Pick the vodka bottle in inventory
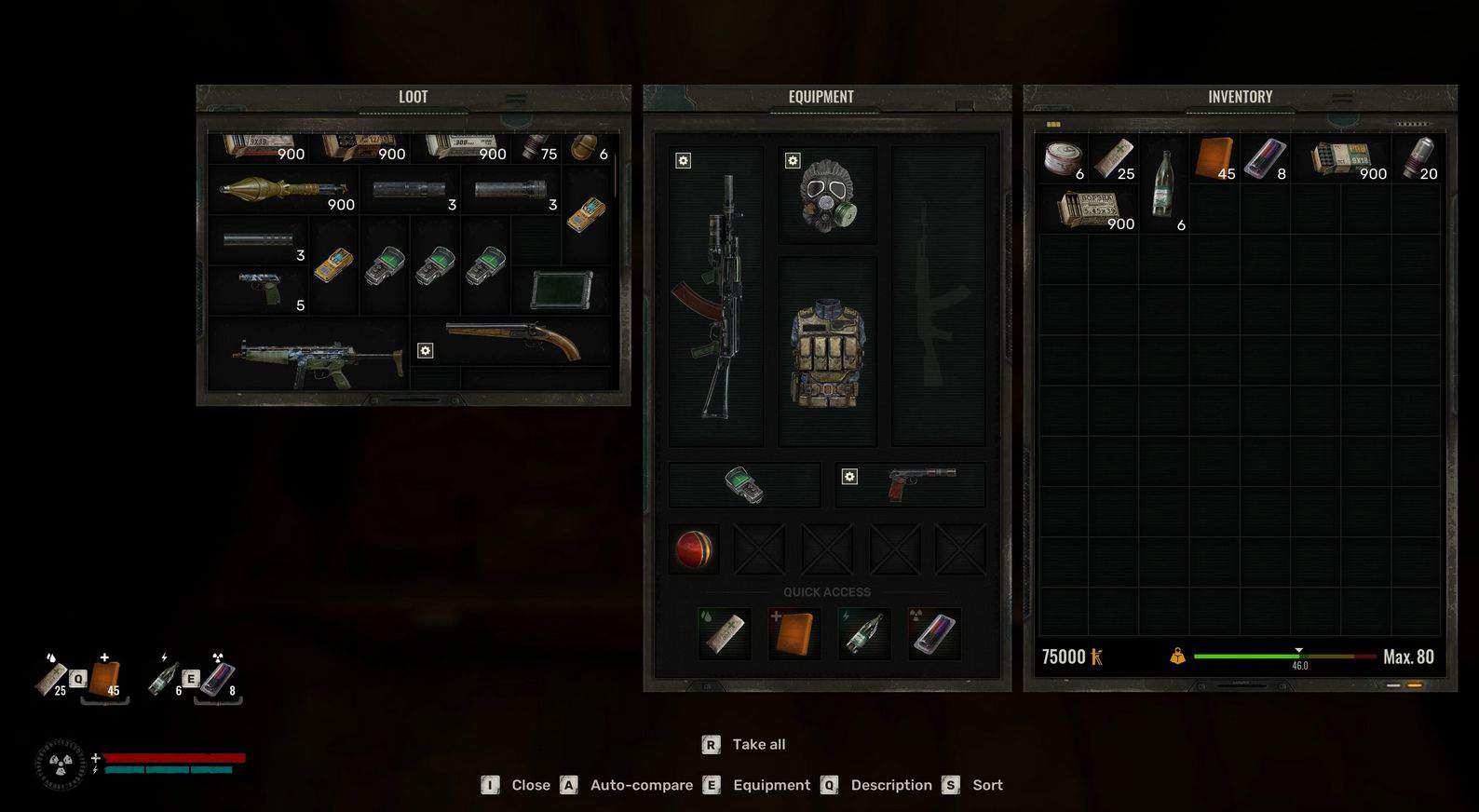Viewport: 1479px width, 812px height. [x=1163, y=186]
